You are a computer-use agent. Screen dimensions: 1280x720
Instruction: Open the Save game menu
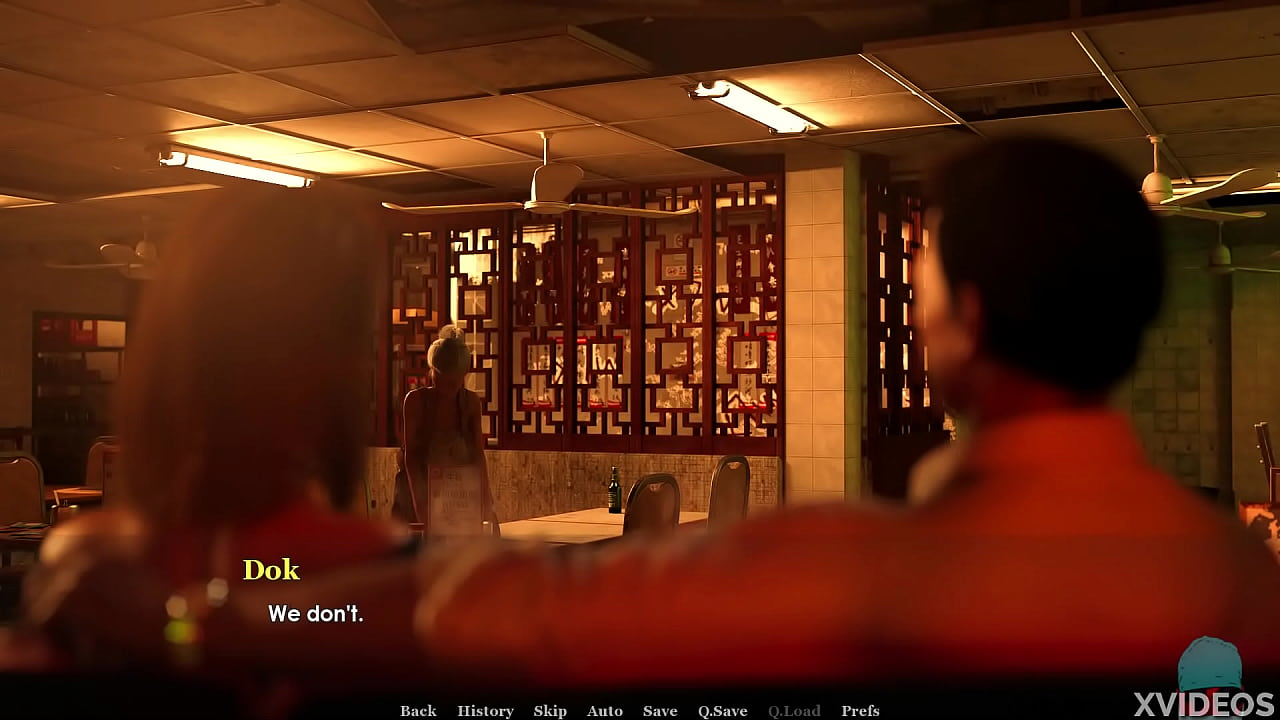point(660,711)
